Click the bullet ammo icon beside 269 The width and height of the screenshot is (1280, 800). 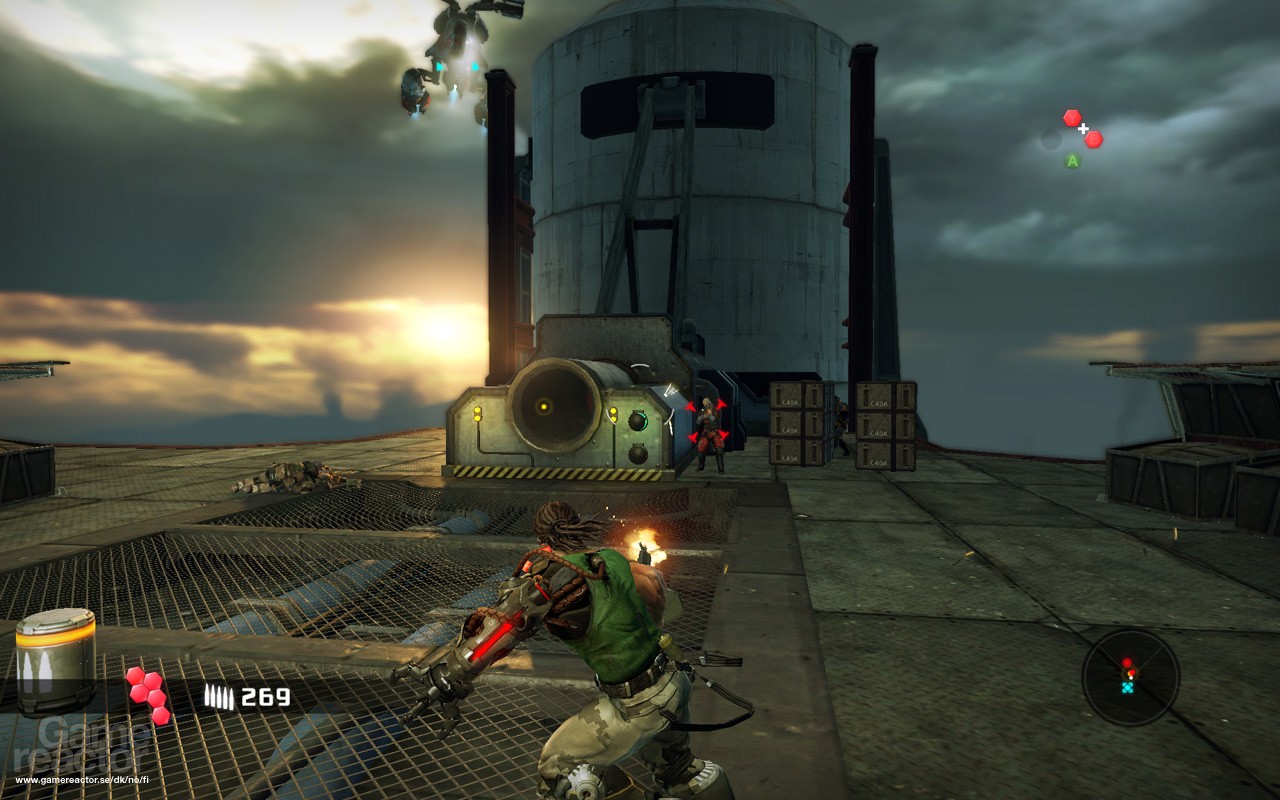[219, 695]
